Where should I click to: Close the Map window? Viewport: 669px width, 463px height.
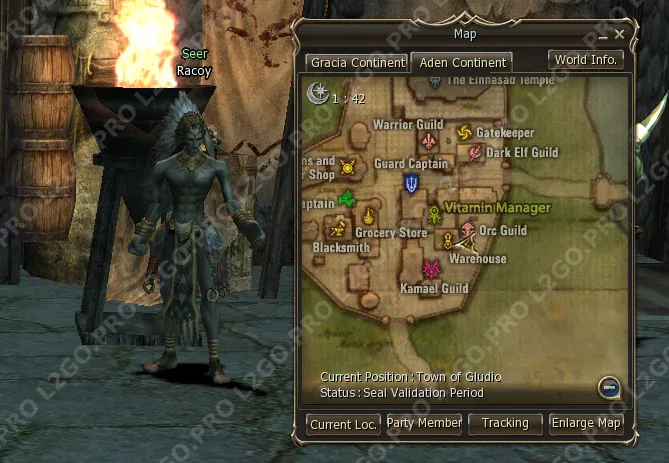[620, 34]
